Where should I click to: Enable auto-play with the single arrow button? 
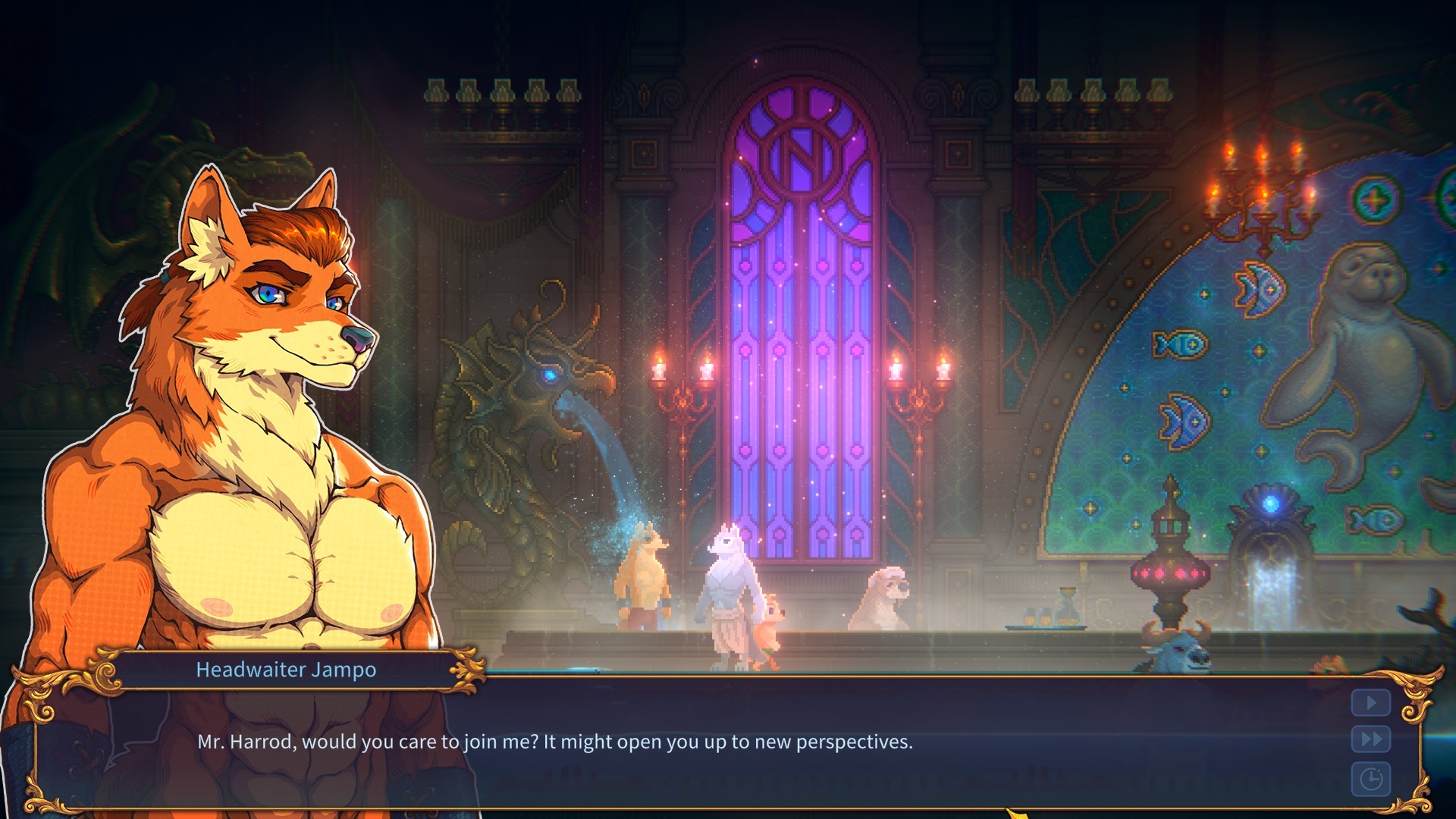pyautogui.click(x=1370, y=703)
